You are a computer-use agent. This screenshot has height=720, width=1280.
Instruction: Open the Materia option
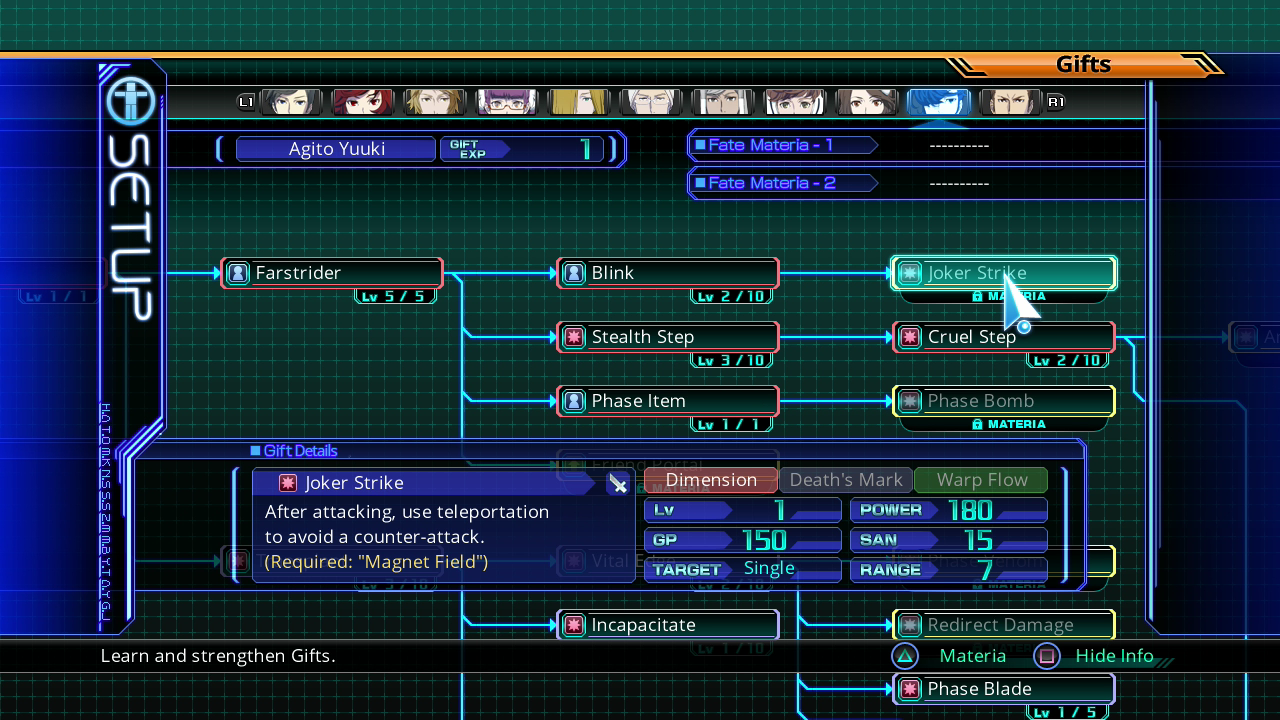tap(950, 656)
